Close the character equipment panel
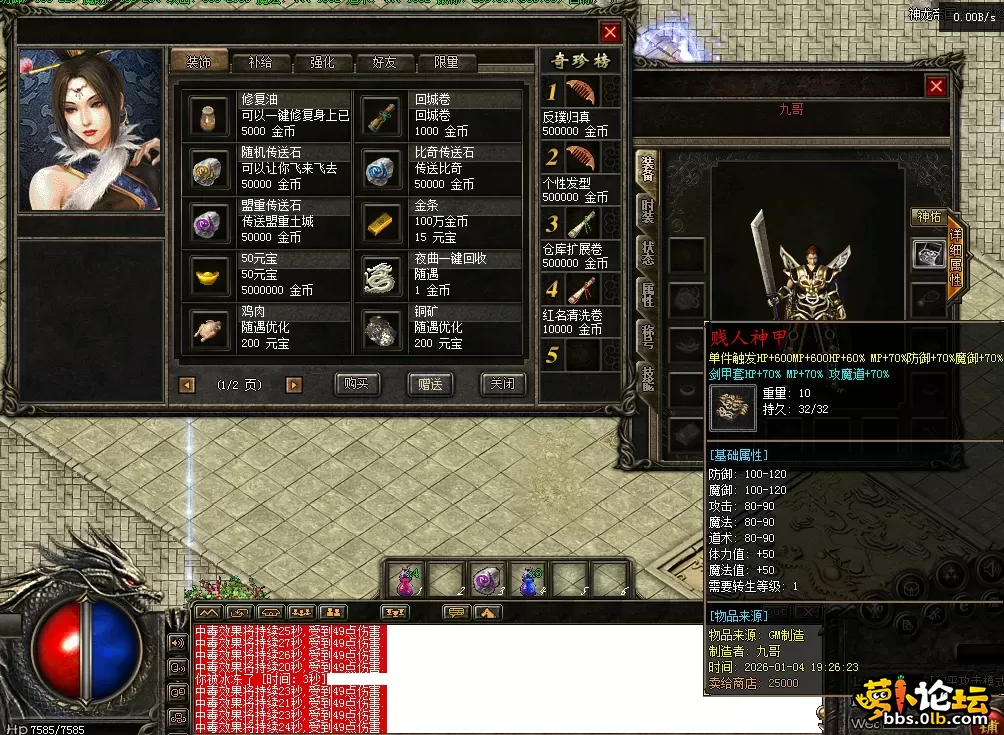The height and width of the screenshot is (735, 1004). coord(936,87)
